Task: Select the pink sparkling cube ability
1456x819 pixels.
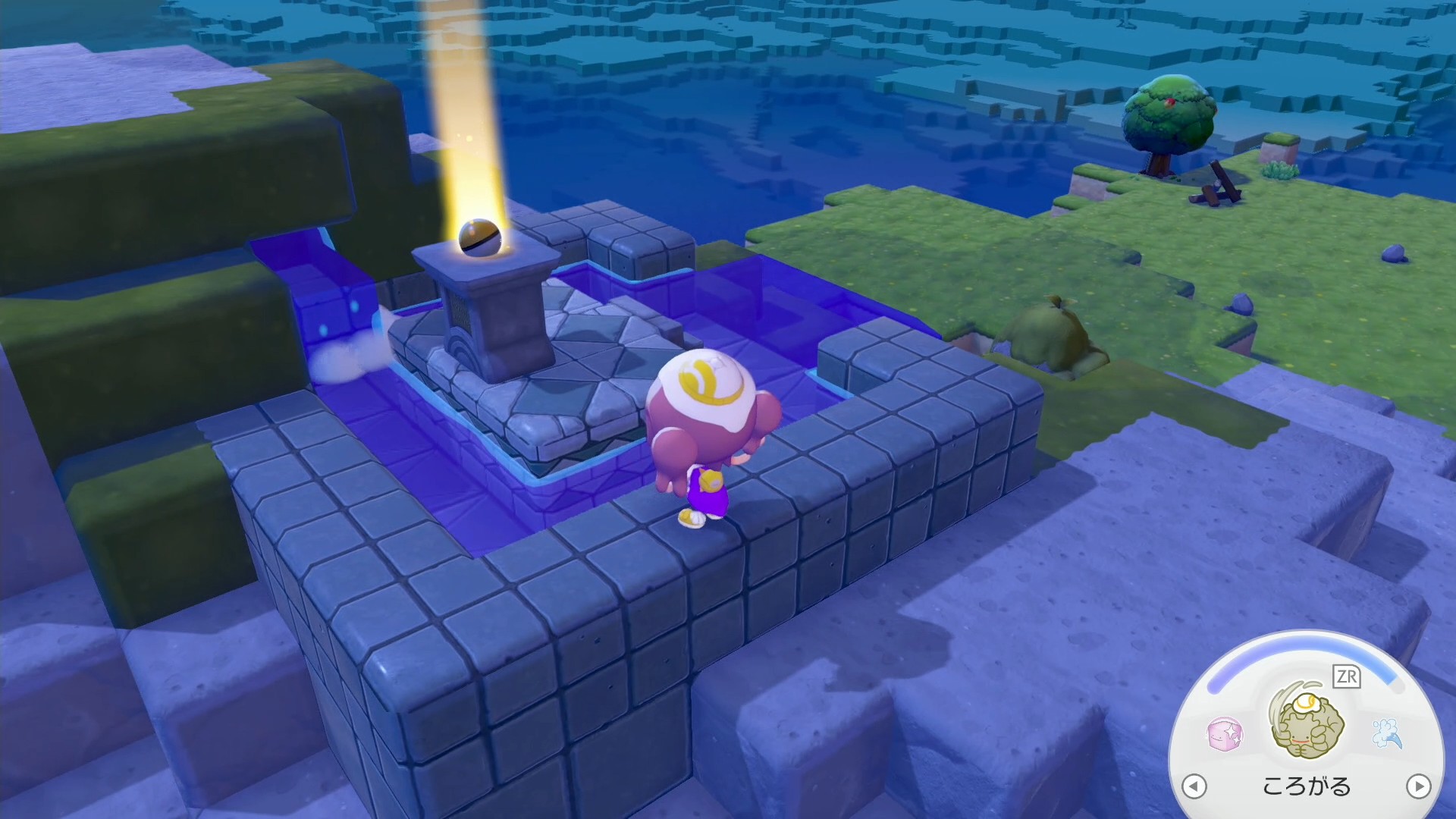Action: click(1224, 734)
